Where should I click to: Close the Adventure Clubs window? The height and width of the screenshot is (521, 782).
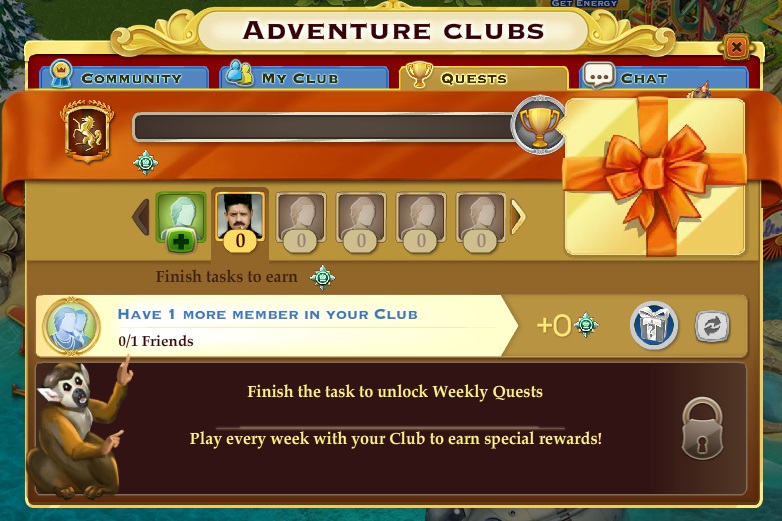pos(736,47)
